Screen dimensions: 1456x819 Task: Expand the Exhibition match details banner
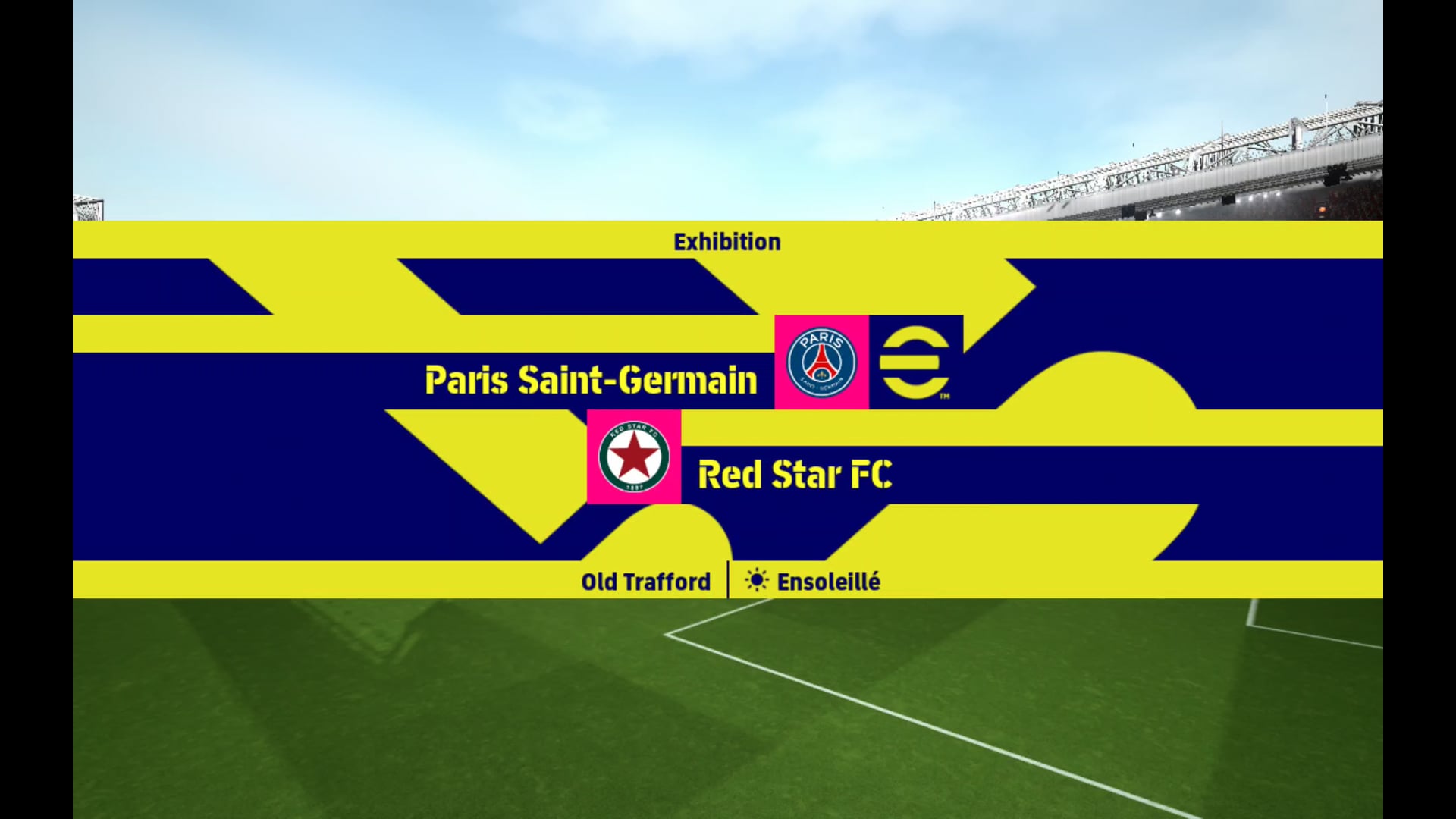(727, 241)
